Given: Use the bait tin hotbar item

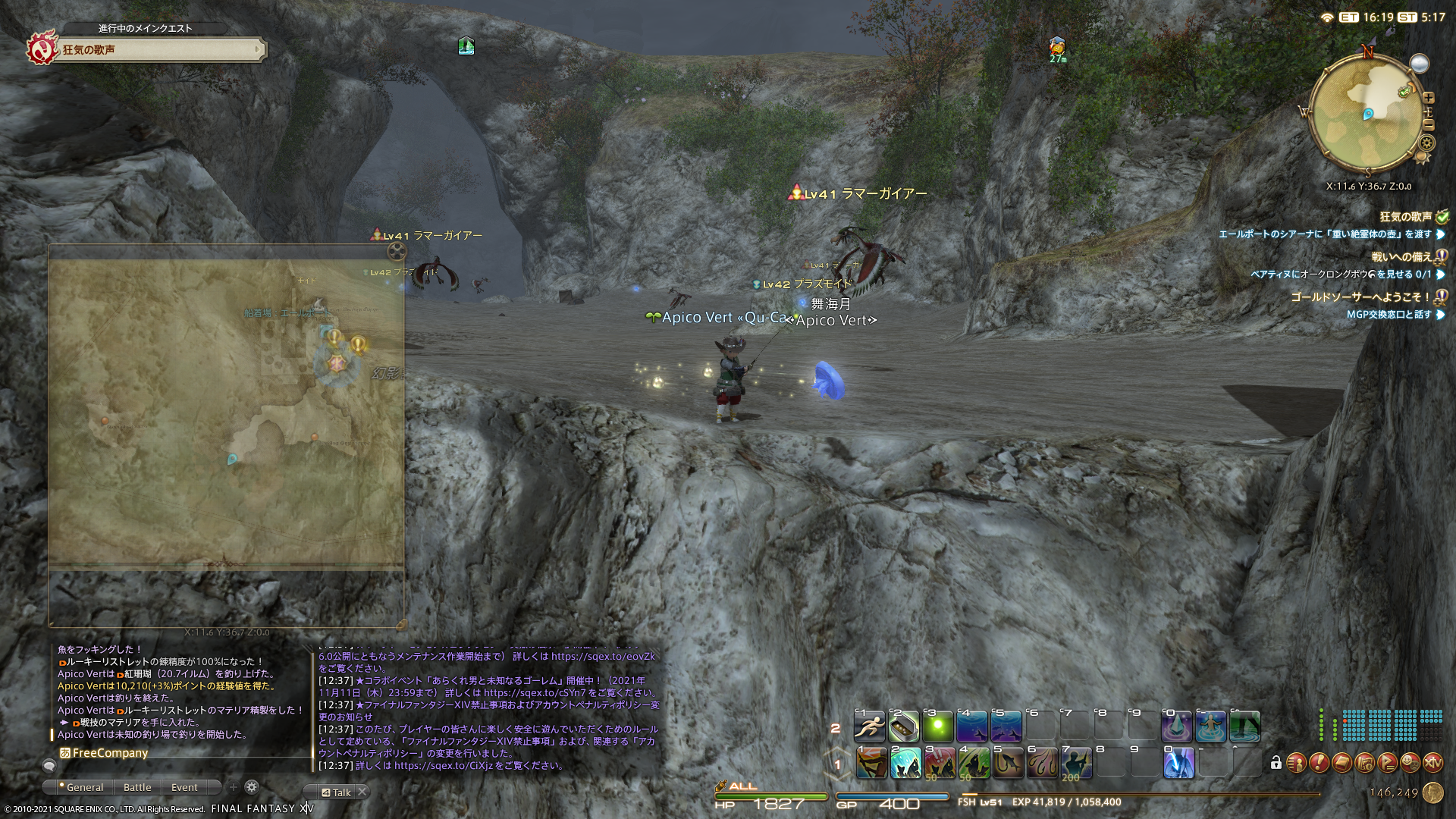Looking at the screenshot, I should 904,726.
